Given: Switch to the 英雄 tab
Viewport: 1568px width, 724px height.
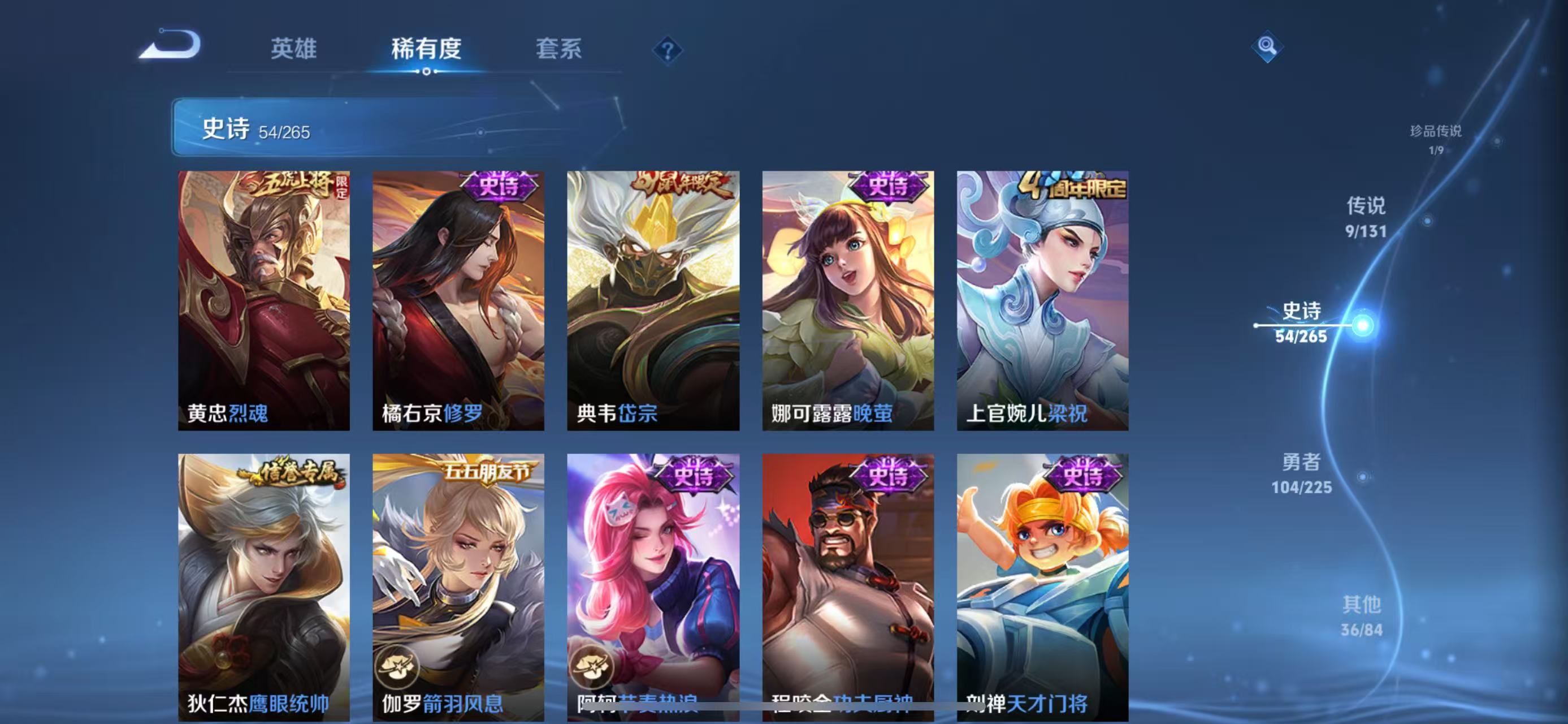Looking at the screenshot, I should [x=294, y=50].
